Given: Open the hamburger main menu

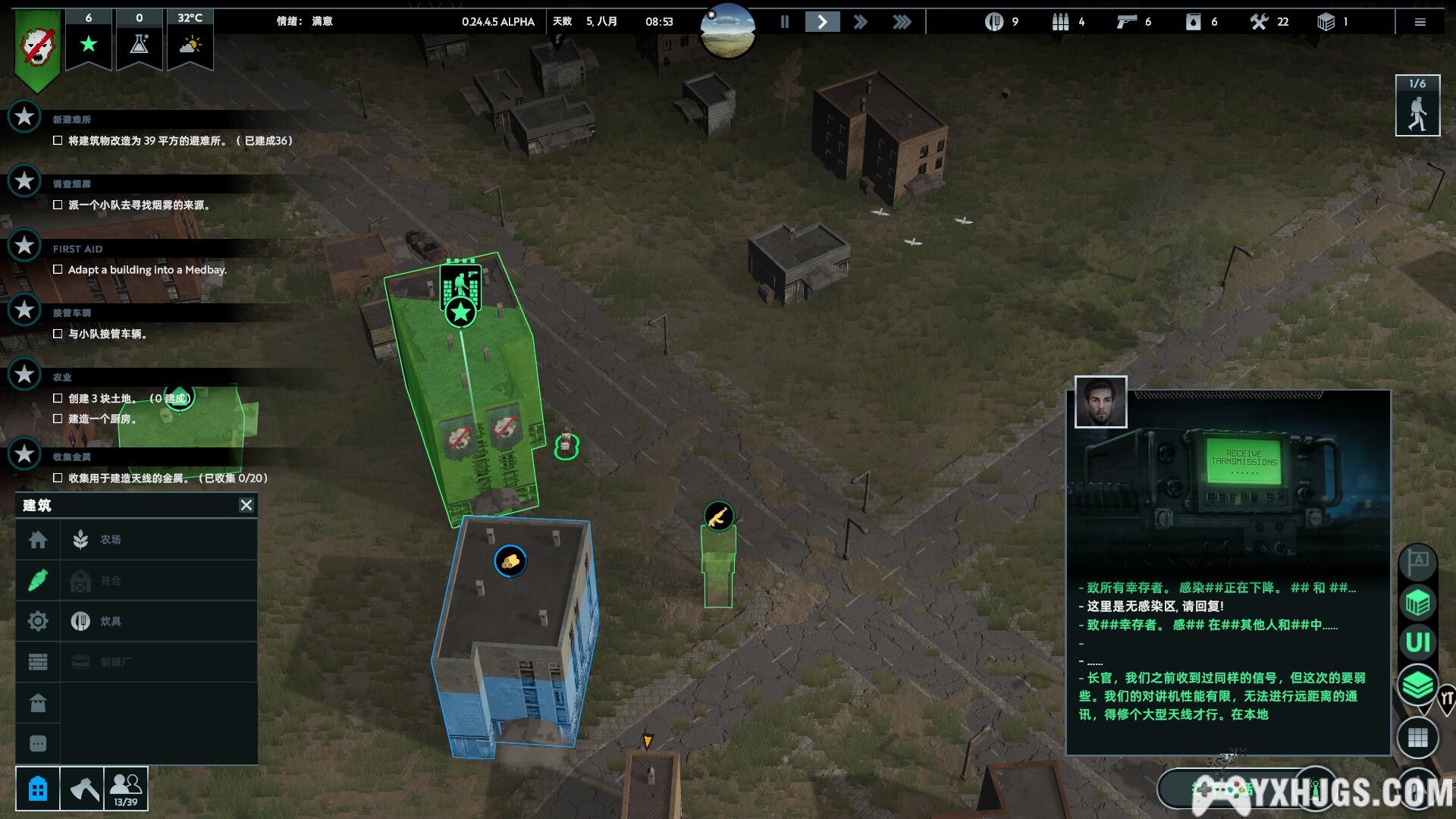Looking at the screenshot, I should (1420, 22).
